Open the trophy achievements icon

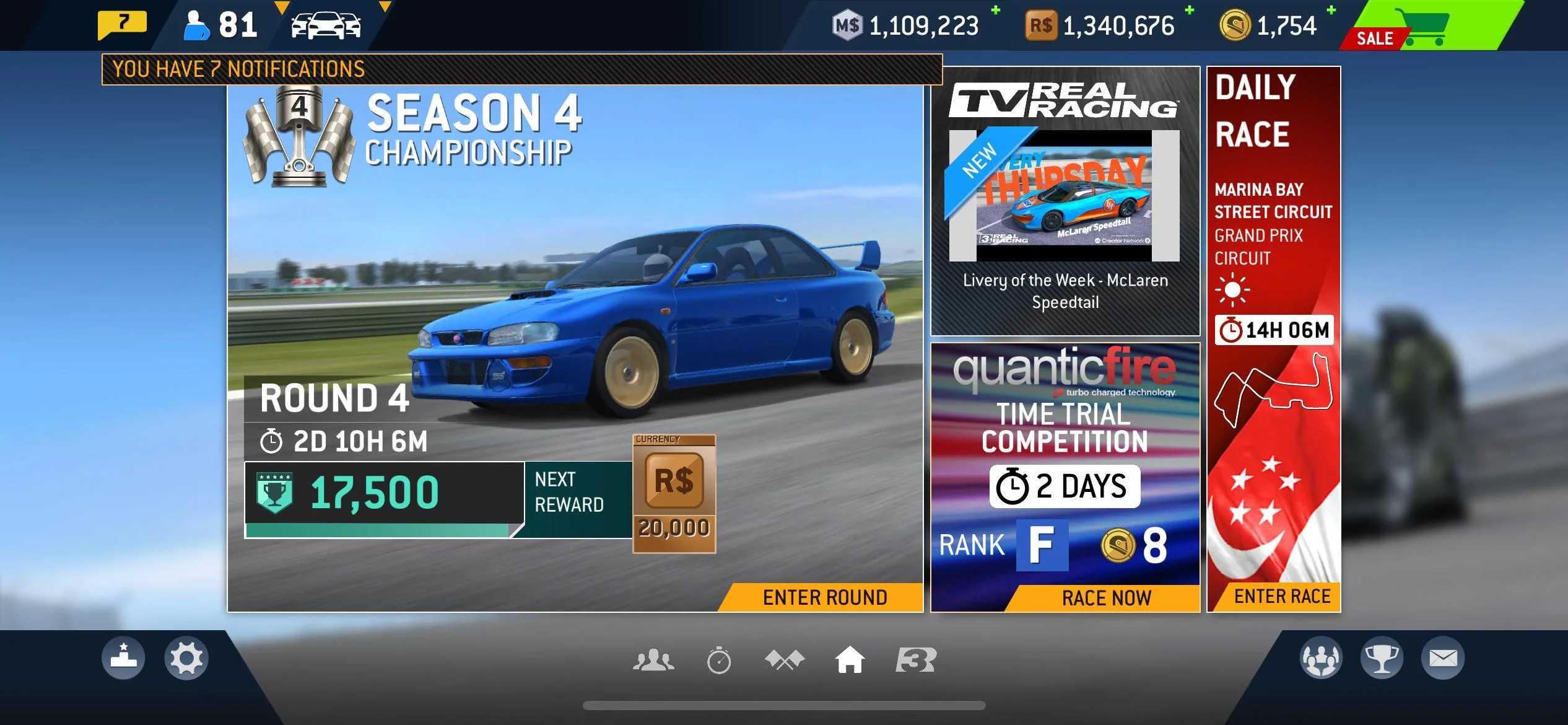tap(1382, 658)
